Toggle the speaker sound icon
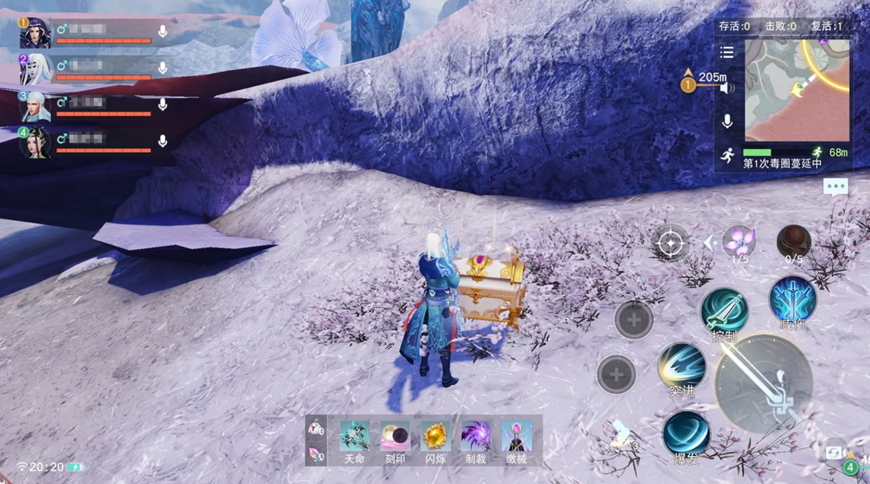870x484 pixels. point(727,87)
